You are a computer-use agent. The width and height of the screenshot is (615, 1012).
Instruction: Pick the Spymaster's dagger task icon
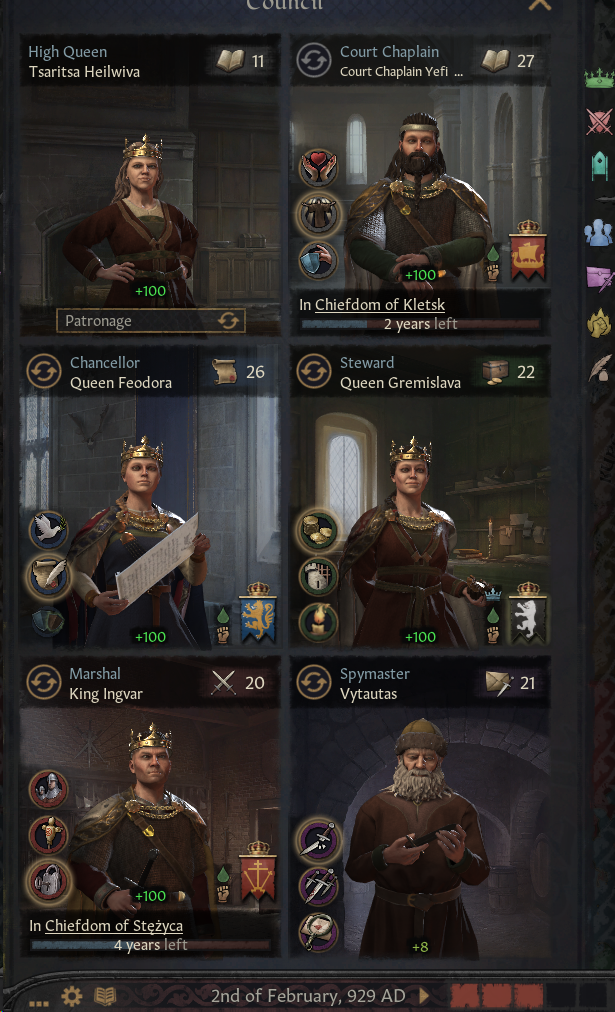tap(318, 840)
